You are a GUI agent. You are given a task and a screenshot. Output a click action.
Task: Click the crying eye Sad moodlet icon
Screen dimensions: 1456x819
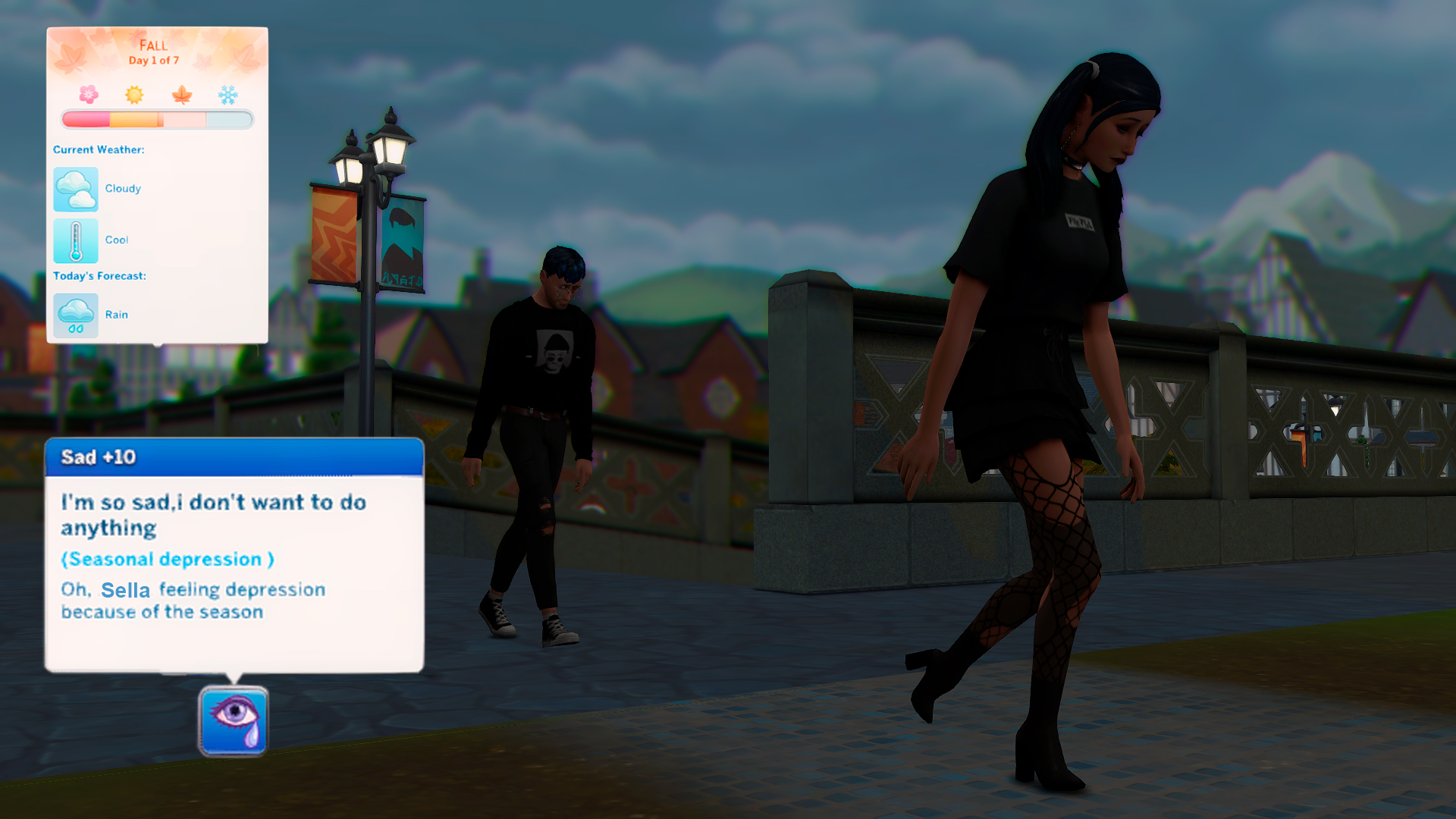(234, 720)
